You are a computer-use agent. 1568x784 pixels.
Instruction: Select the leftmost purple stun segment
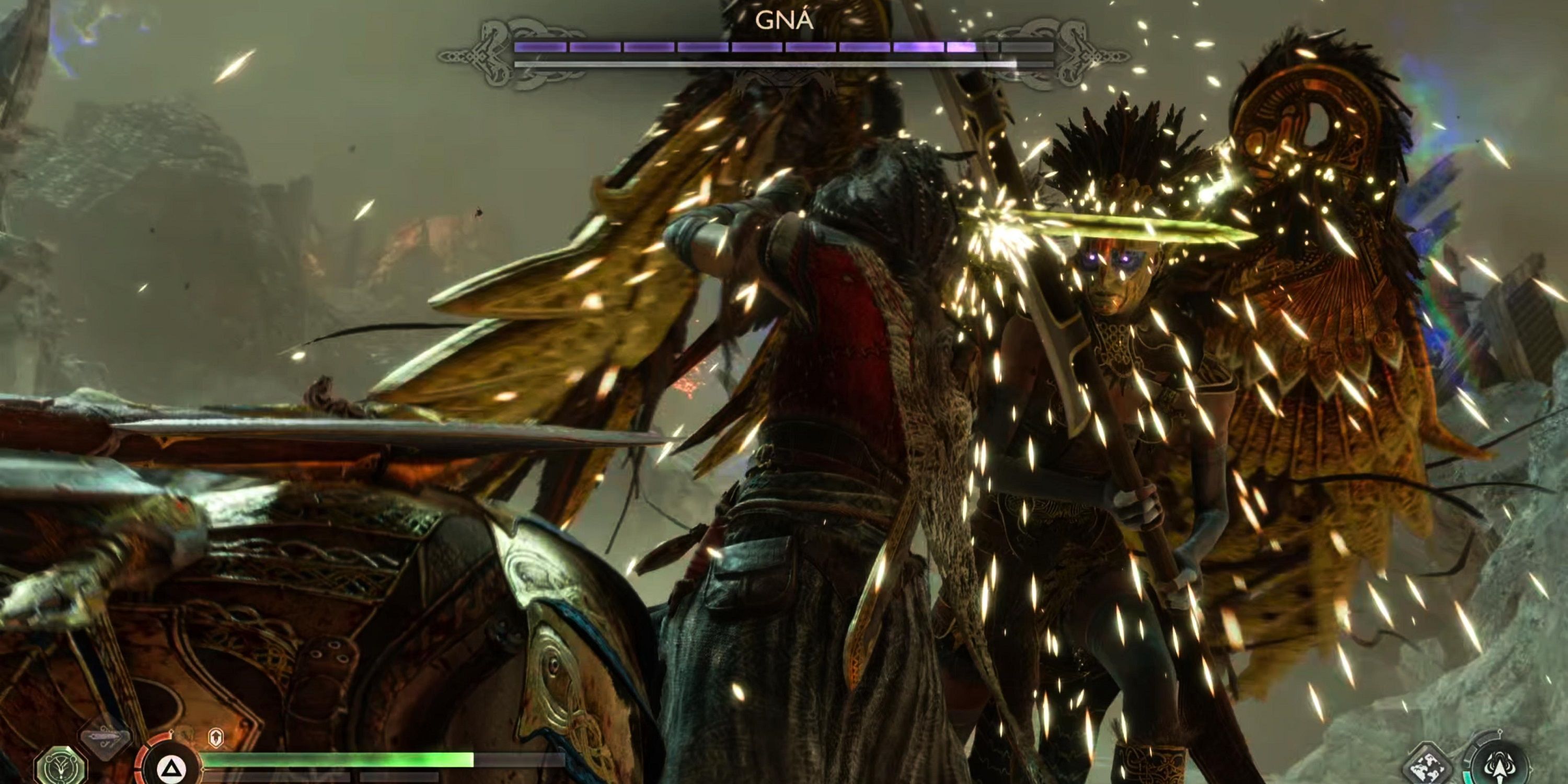pyautogui.click(x=539, y=47)
